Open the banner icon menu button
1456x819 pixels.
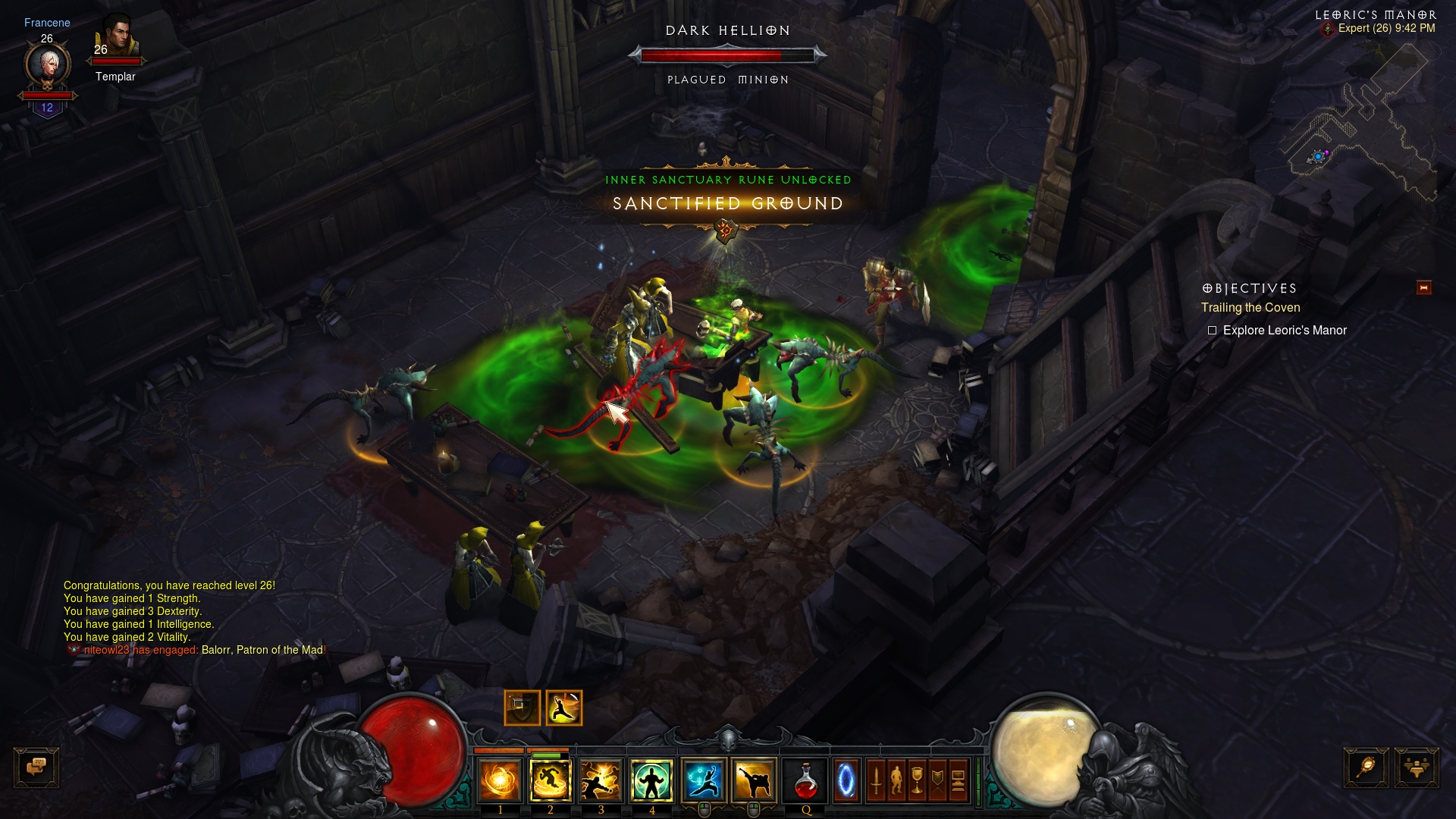coord(937,781)
